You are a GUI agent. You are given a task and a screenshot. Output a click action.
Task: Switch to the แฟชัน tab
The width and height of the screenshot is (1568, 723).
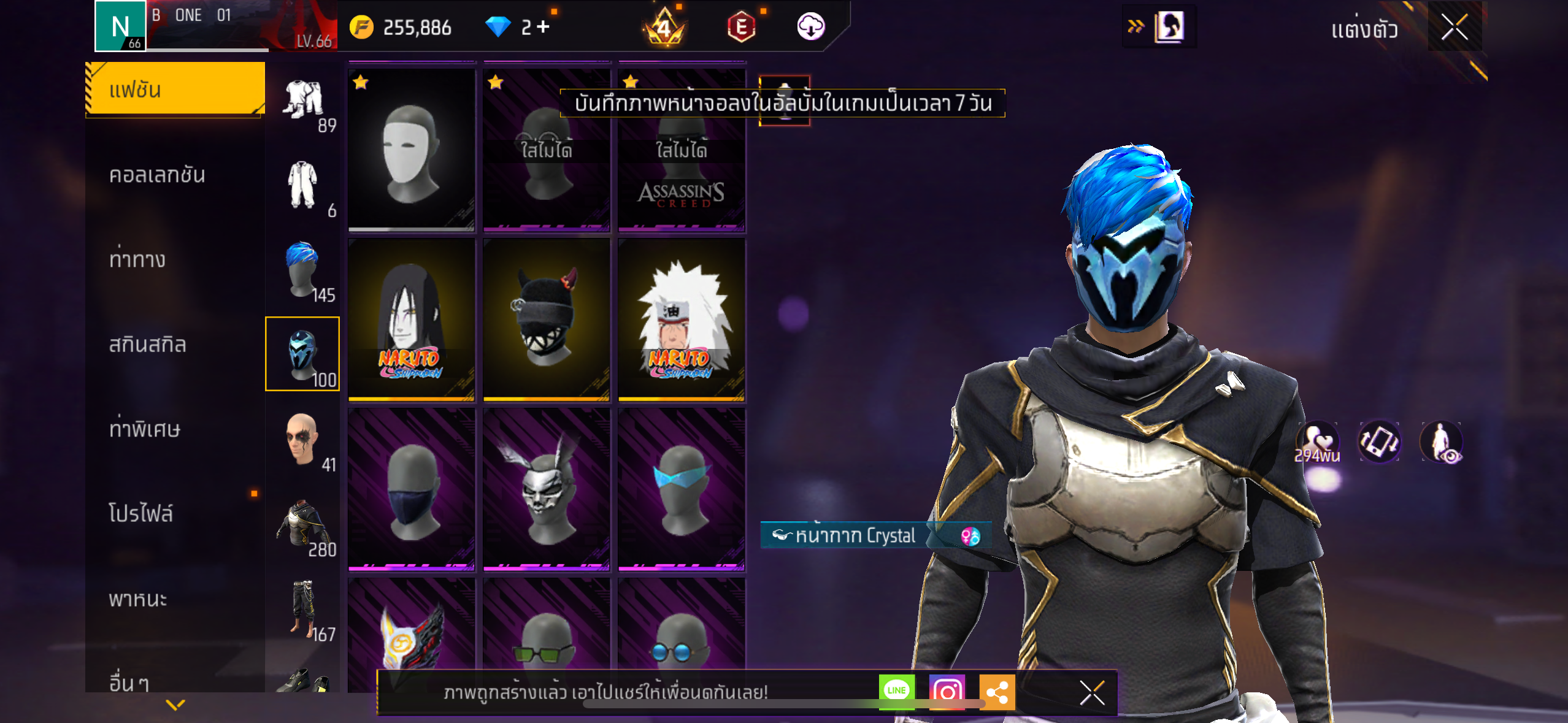click(175, 90)
